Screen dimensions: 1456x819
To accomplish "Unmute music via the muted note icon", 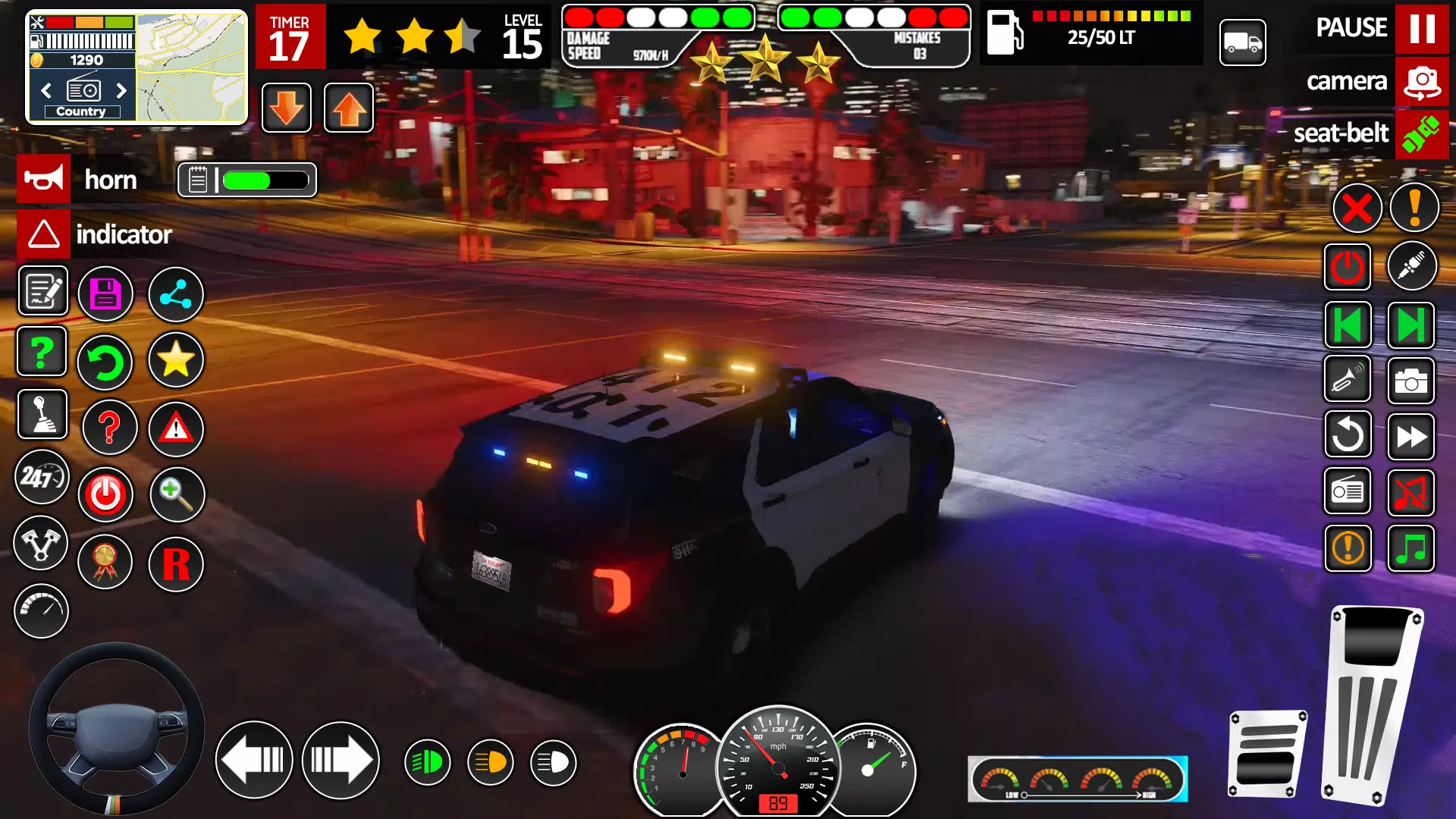I will pos(1412,492).
